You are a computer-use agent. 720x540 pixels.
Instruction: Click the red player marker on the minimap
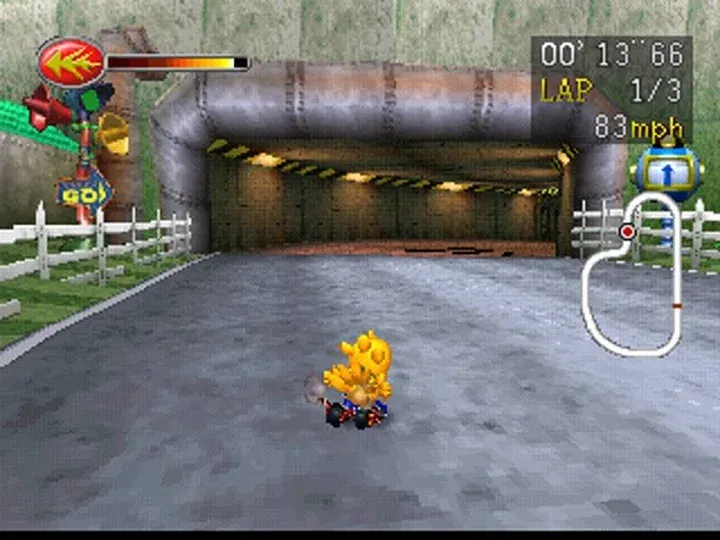coord(627,232)
